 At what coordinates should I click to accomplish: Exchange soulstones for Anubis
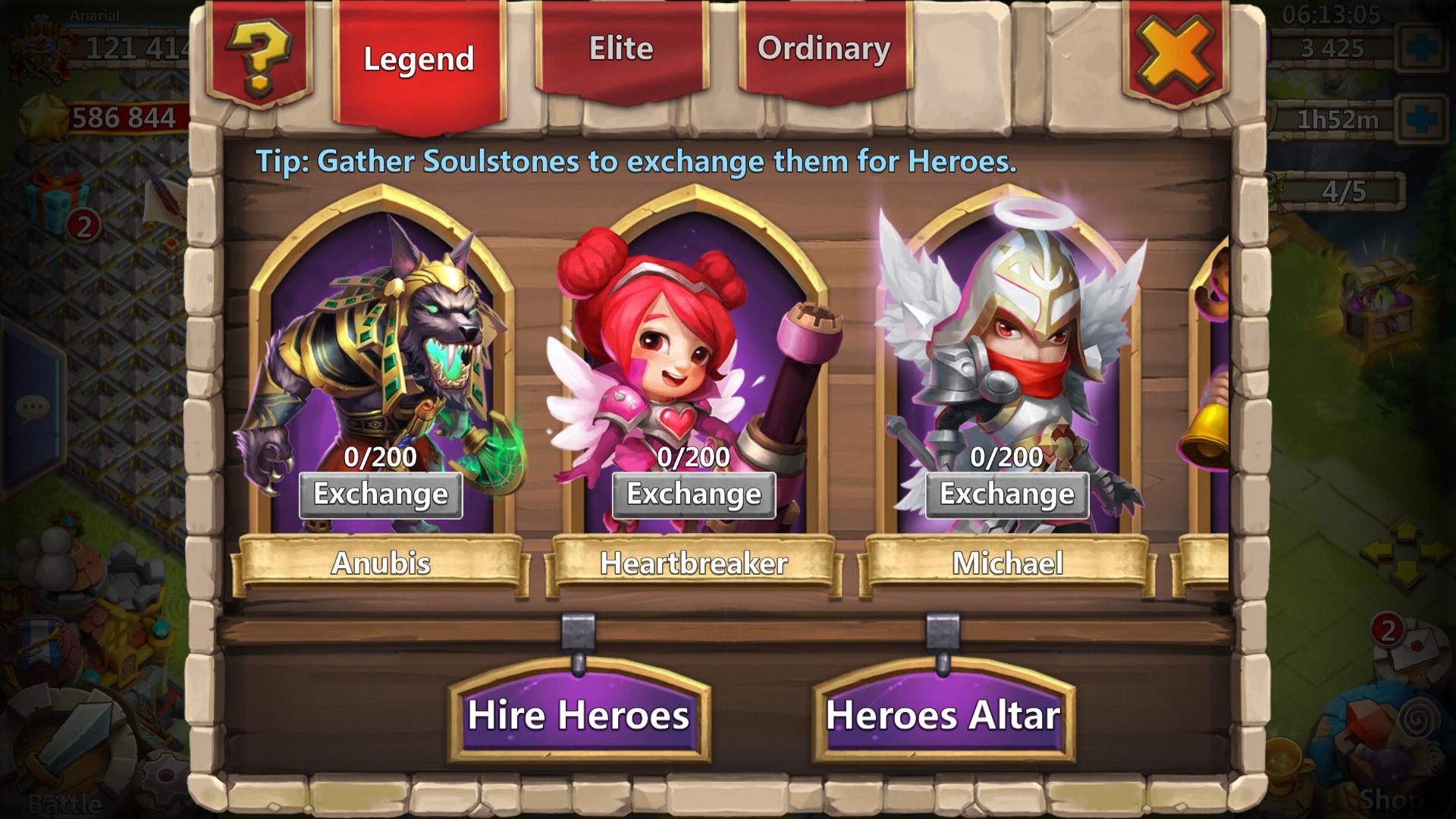[x=380, y=495]
